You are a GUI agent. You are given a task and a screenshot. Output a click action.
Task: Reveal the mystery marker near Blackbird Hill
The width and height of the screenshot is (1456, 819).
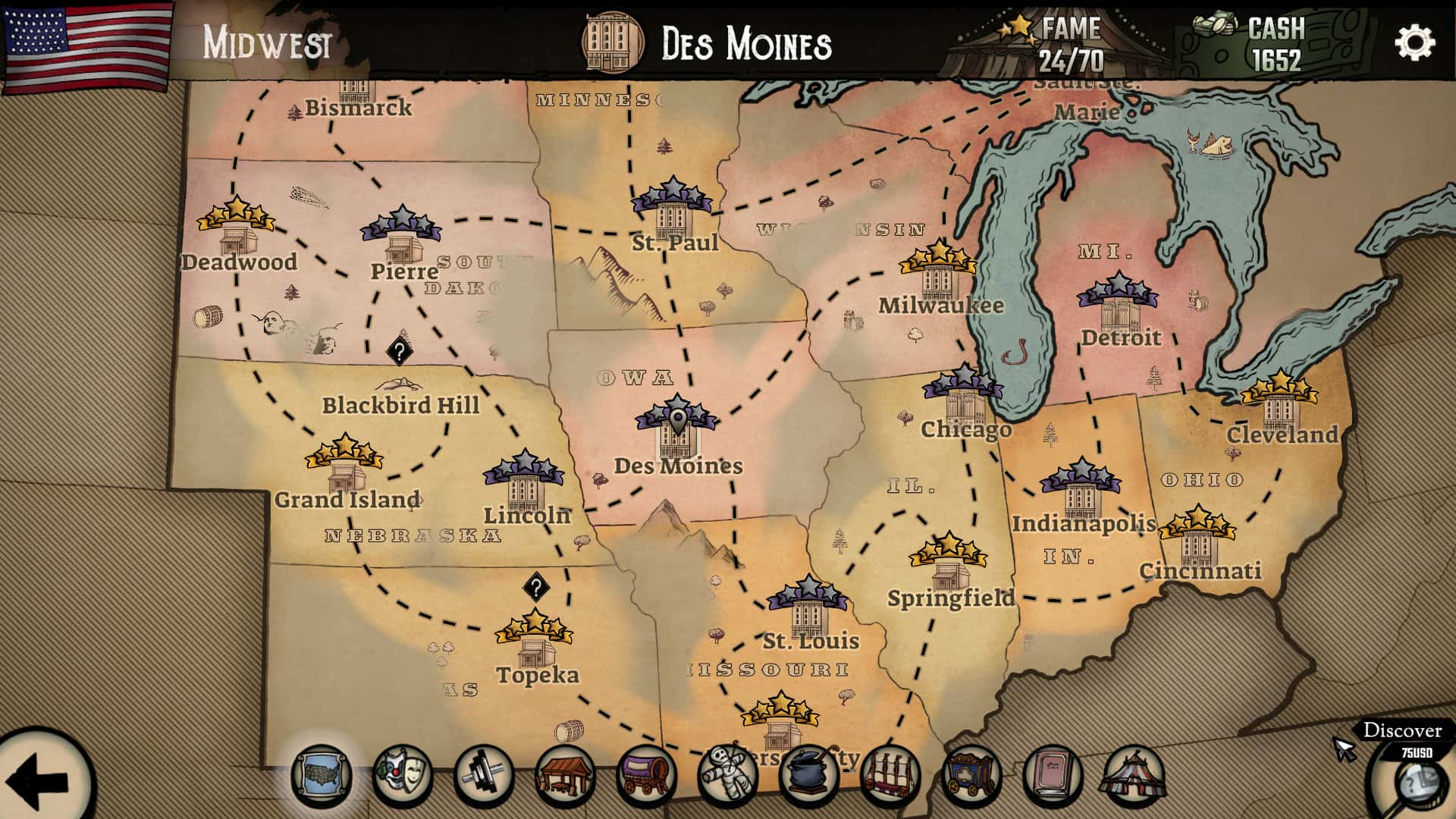pos(400,350)
